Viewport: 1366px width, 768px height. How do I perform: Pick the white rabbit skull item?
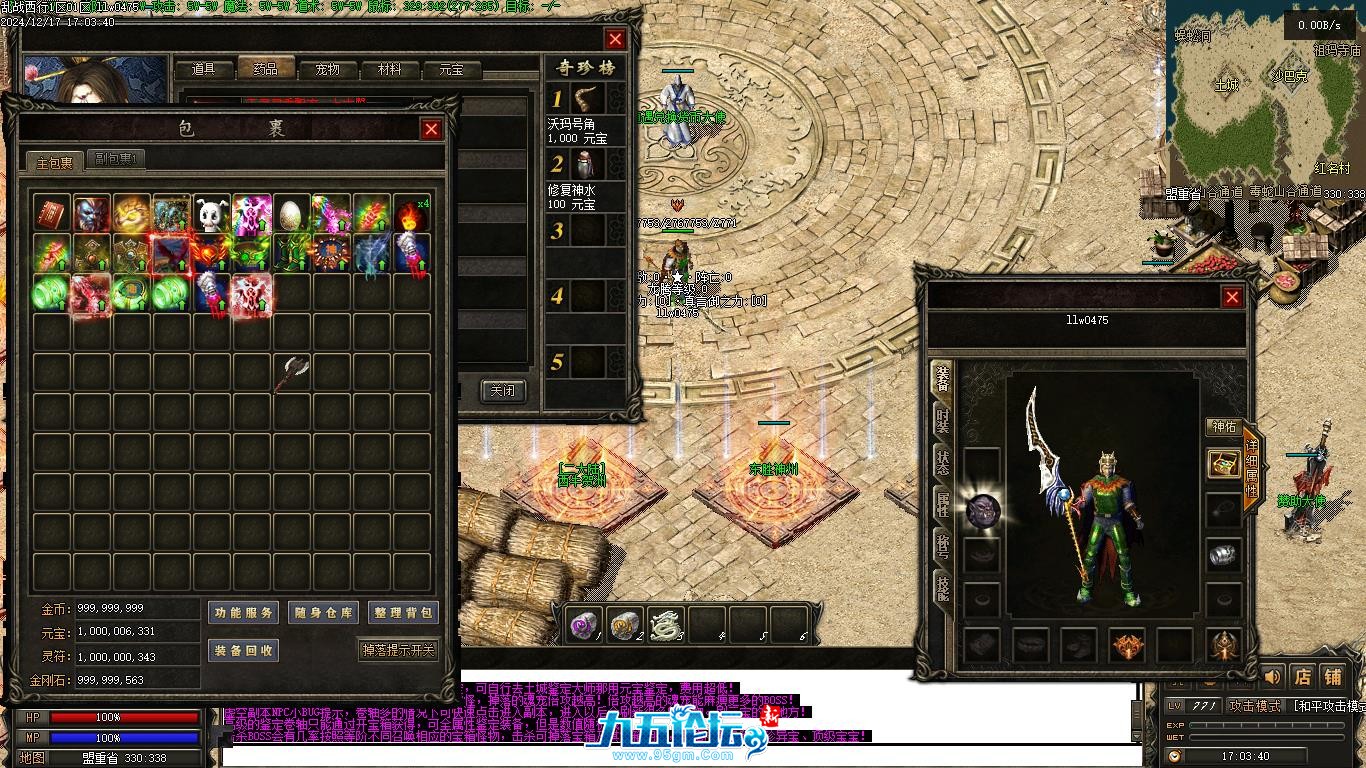click(211, 213)
